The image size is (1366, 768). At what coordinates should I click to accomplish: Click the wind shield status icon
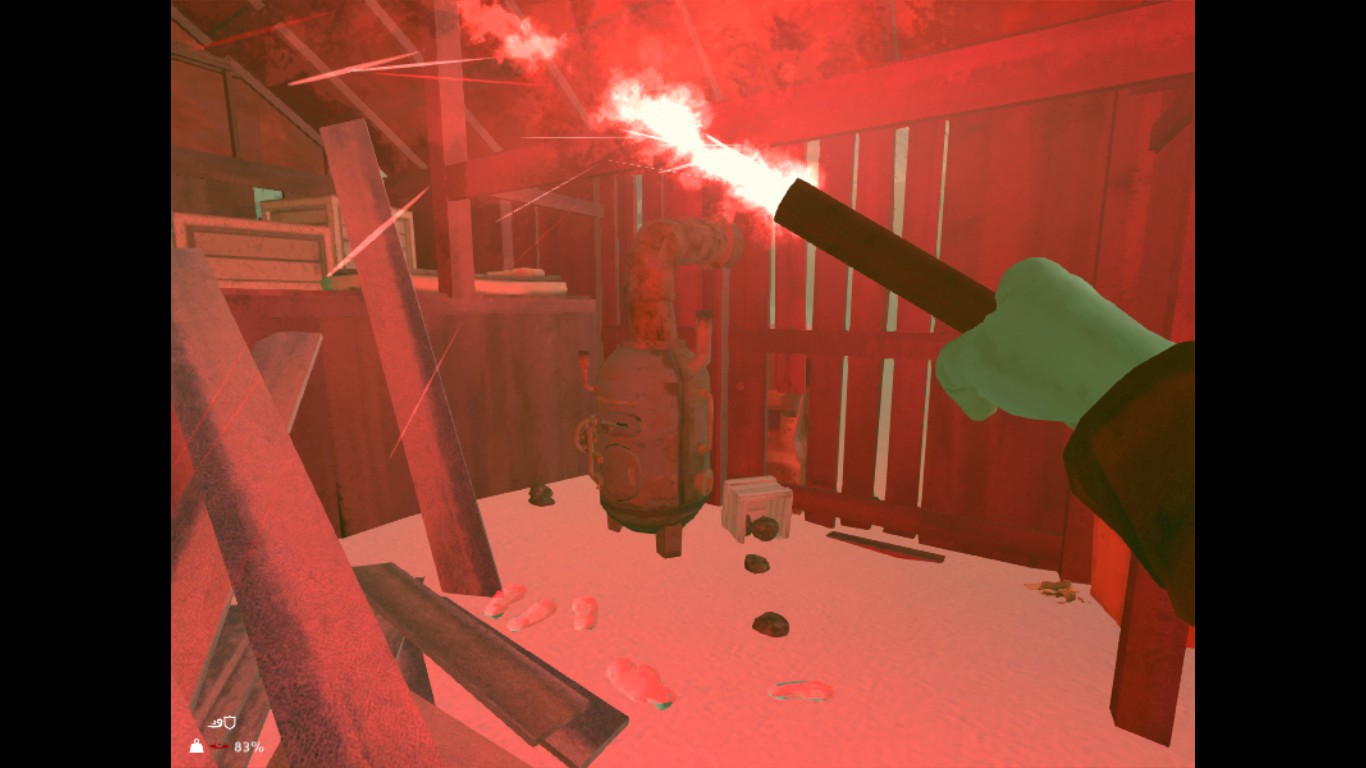coord(221,723)
